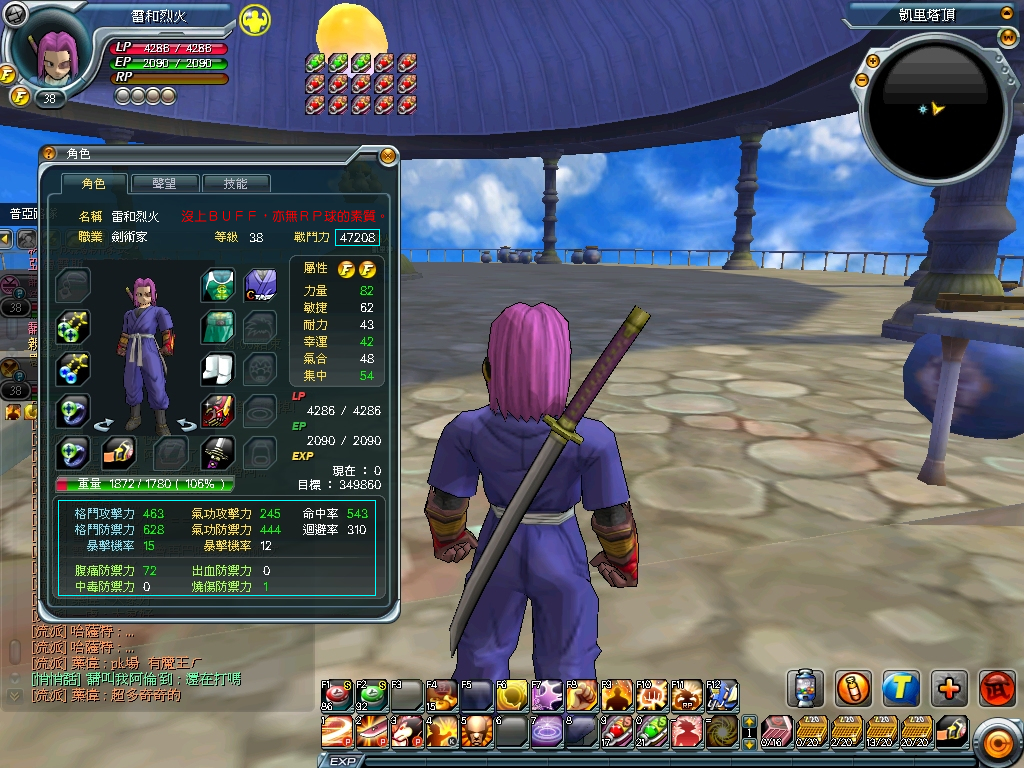Activate the fist skill on F8 slot

point(581,694)
